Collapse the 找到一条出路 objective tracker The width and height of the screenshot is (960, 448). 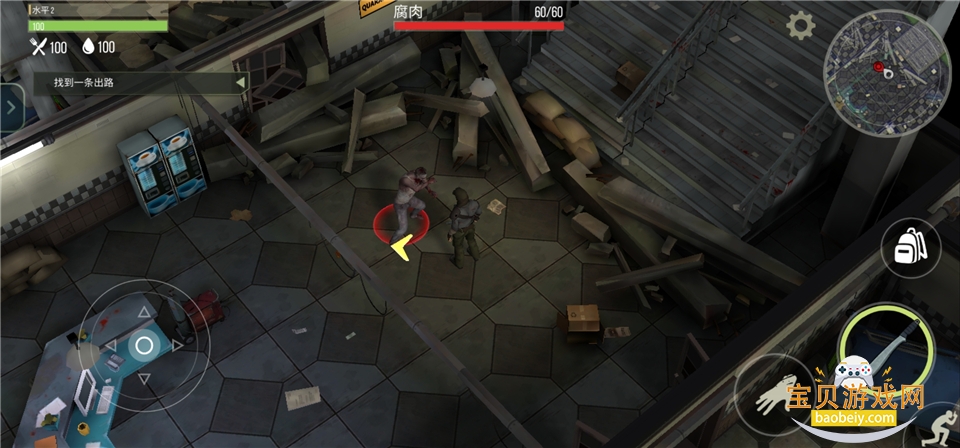tap(240, 83)
